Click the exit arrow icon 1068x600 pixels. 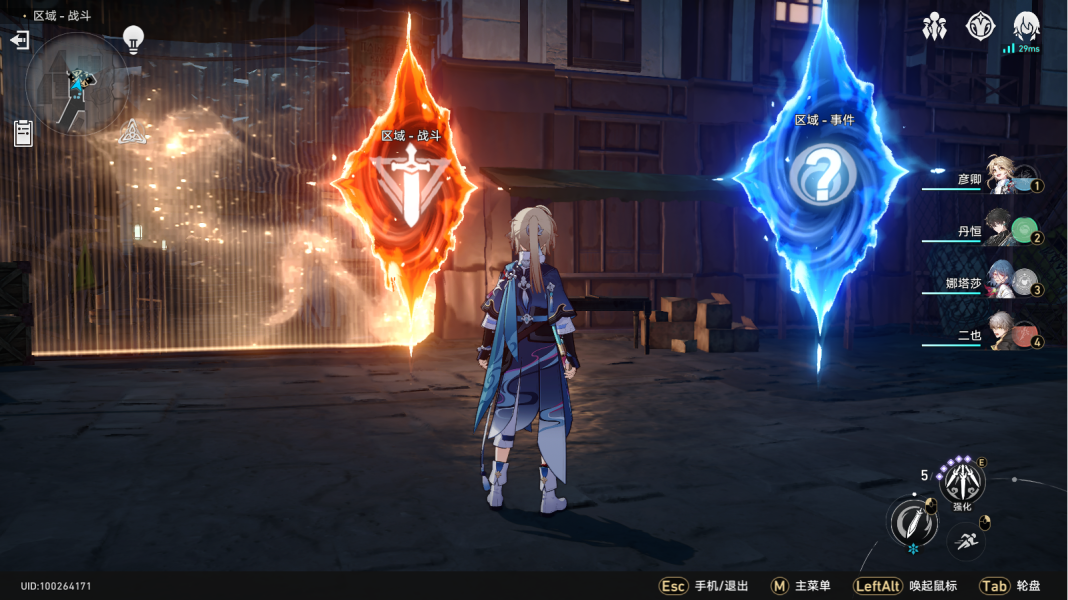[19, 40]
